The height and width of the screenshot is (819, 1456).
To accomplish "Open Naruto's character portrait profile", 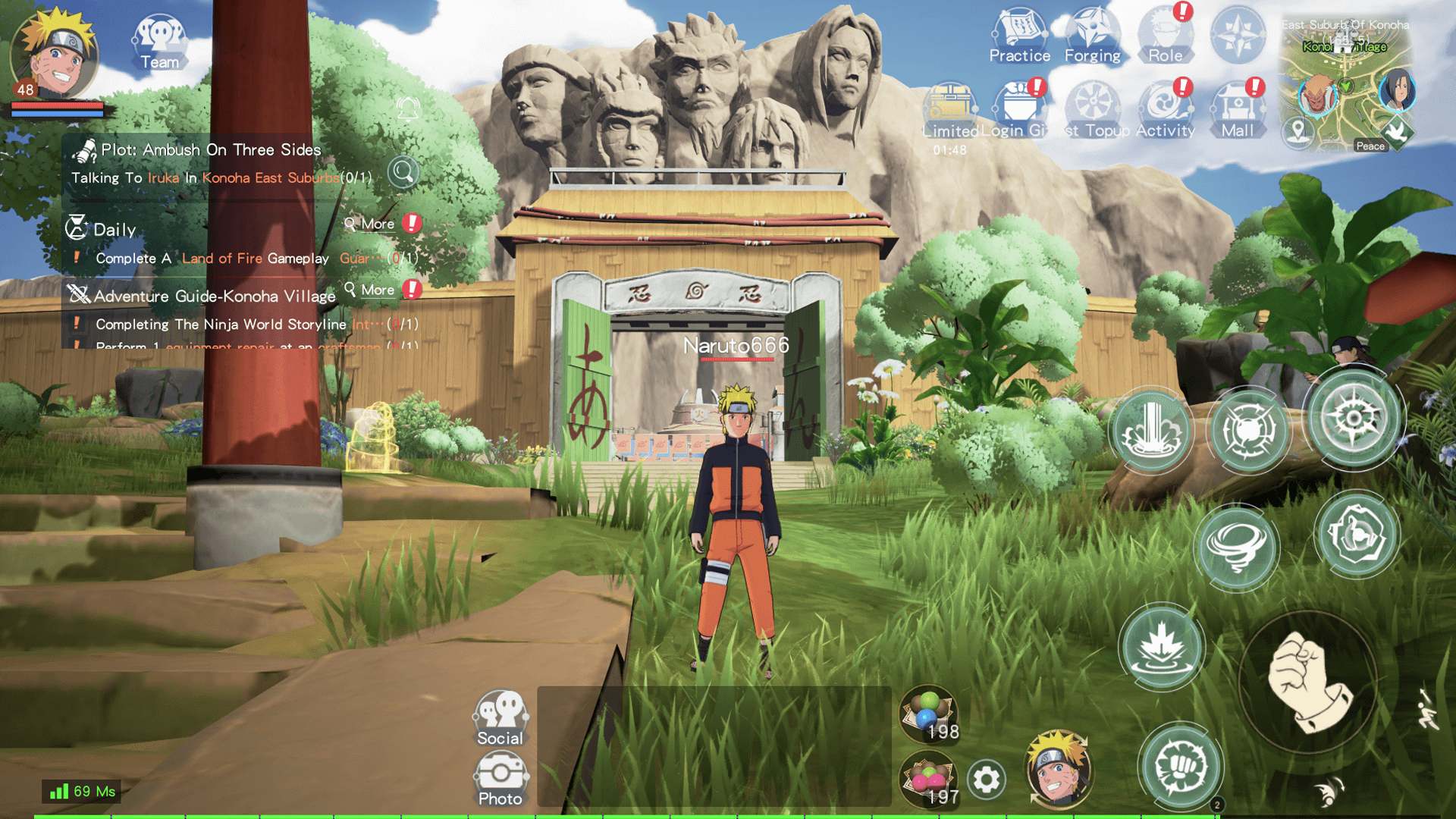I will pyautogui.click(x=55, y=55).
